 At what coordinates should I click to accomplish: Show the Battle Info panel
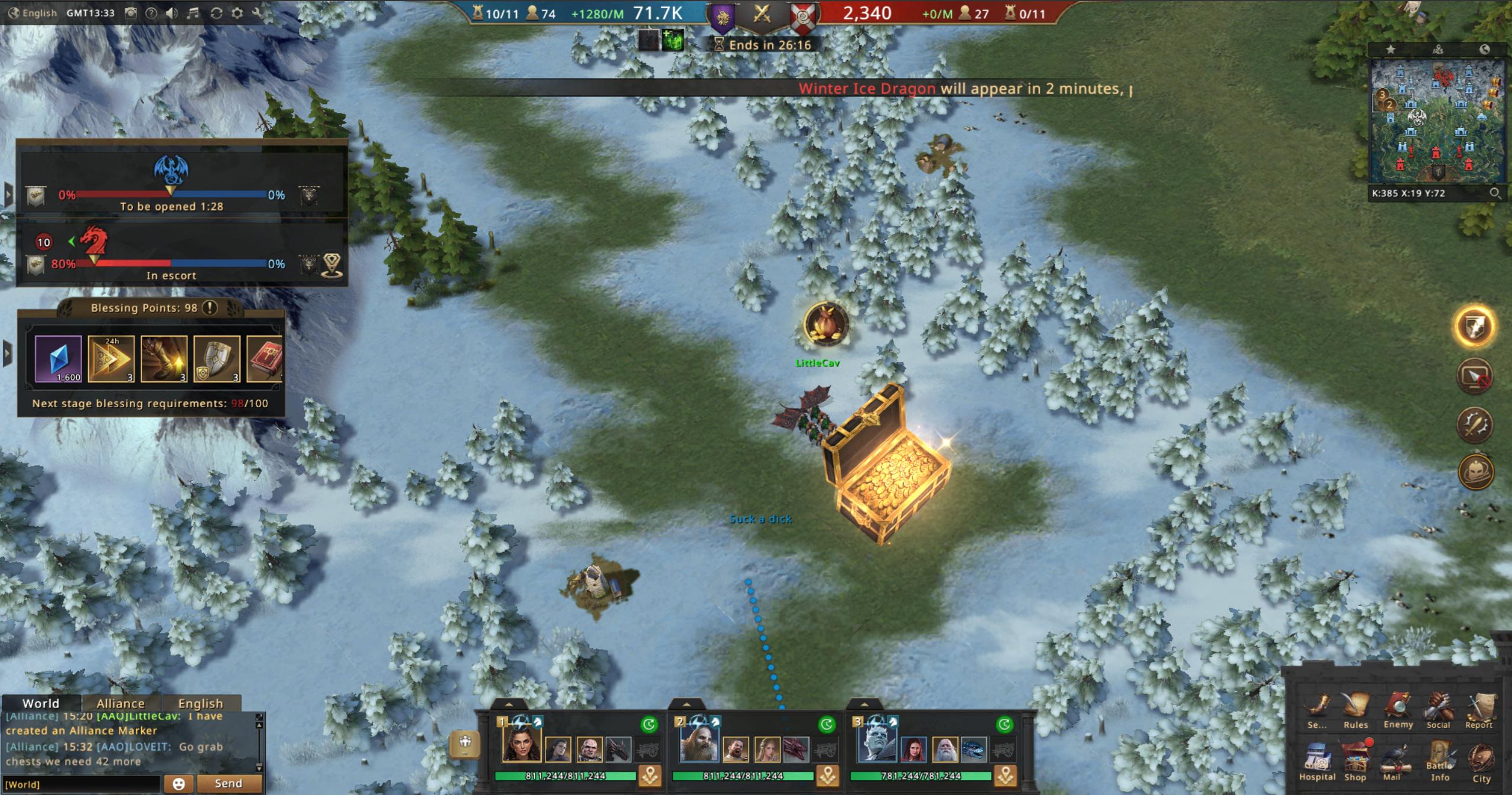(1439, 761)
